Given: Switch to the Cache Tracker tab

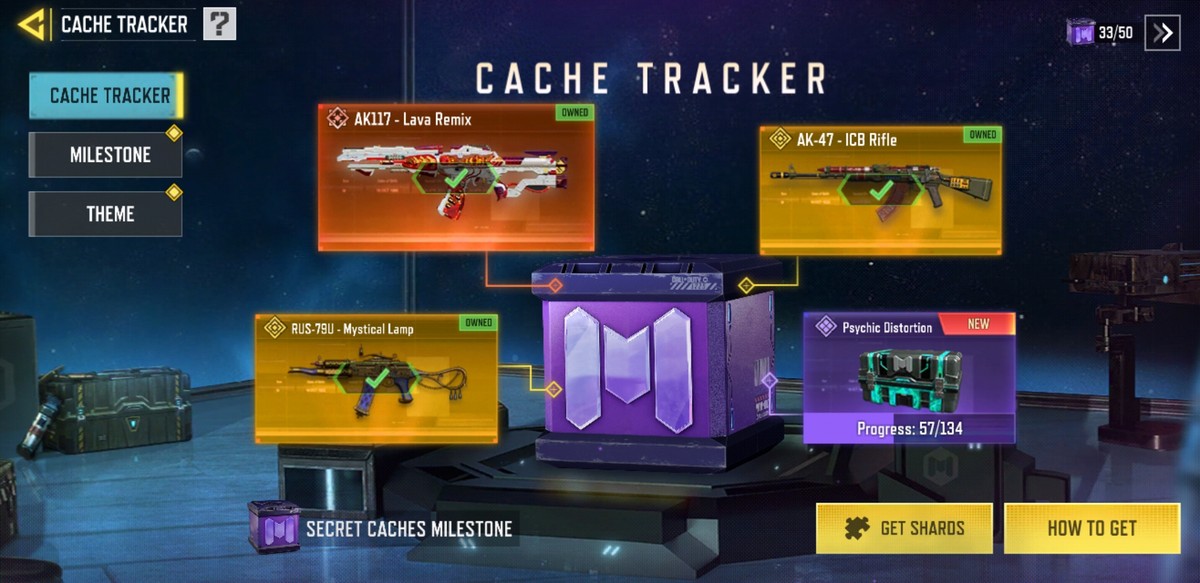Looking at the screenshot, I should tap(106, 96).
